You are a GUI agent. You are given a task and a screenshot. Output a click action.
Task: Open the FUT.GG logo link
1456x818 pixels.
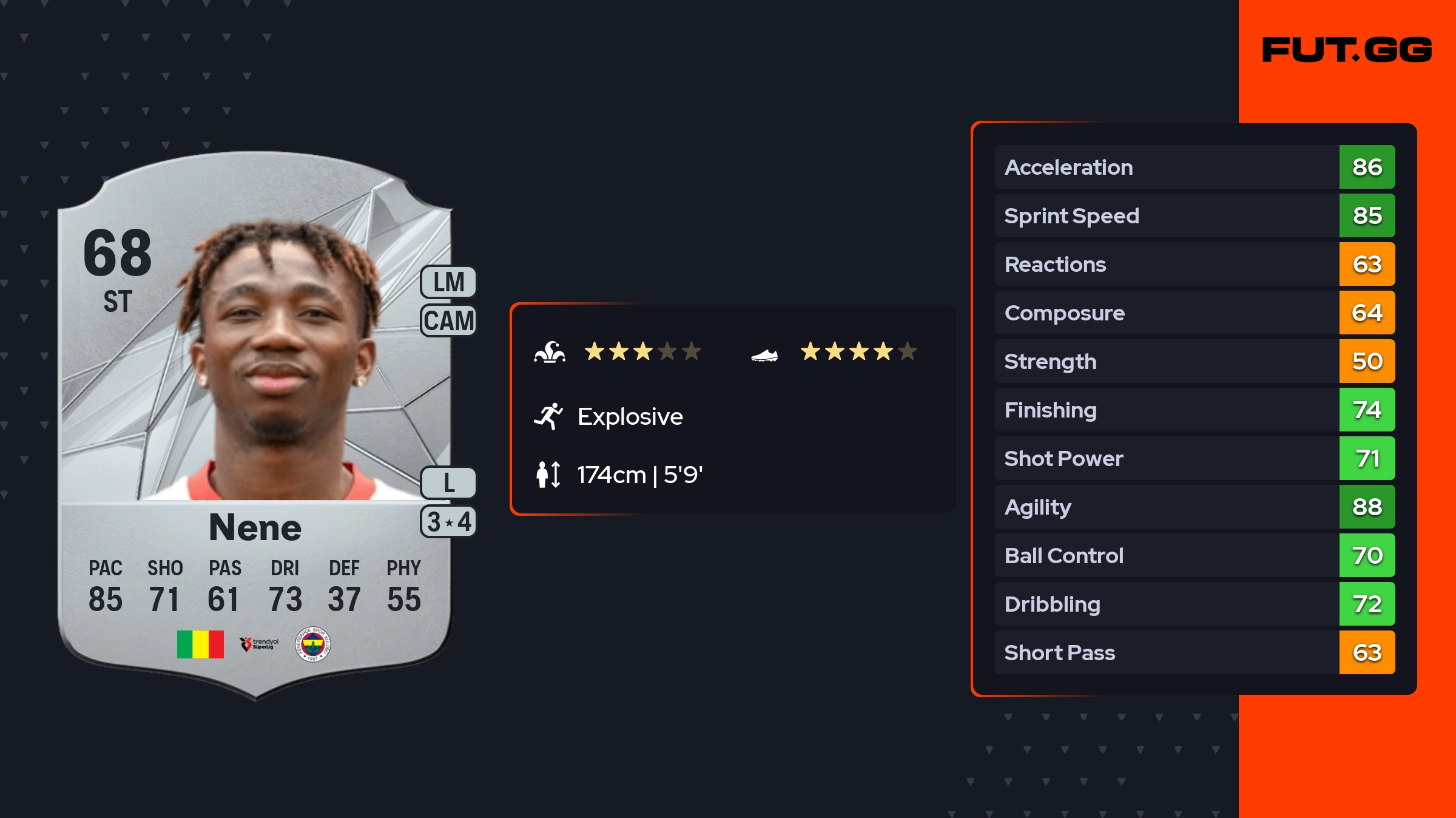[1347, 50]
